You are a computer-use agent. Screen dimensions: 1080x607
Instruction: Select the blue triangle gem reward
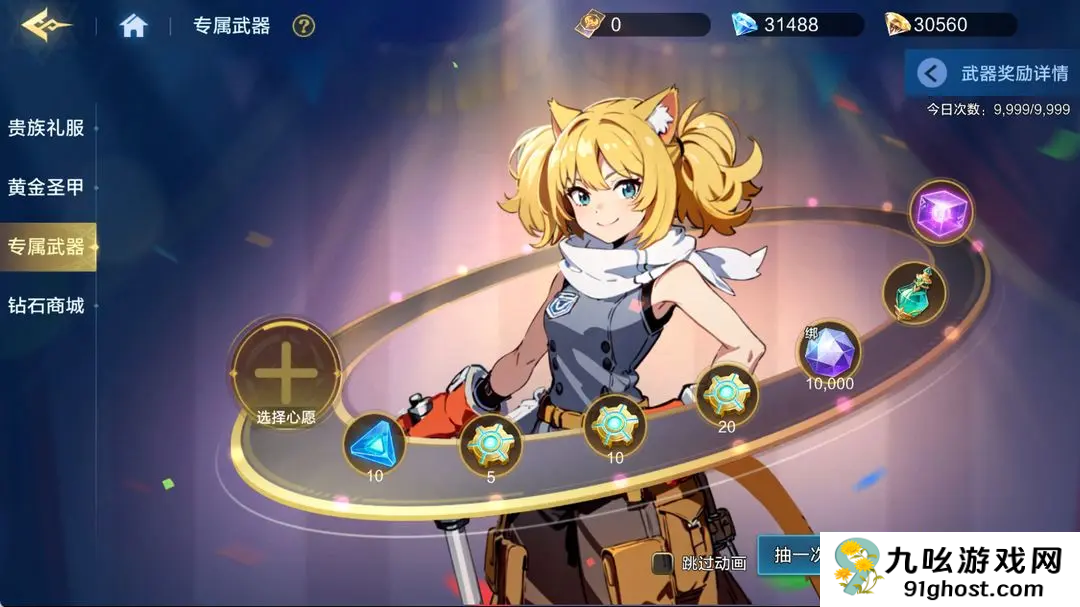pos(374,442)
